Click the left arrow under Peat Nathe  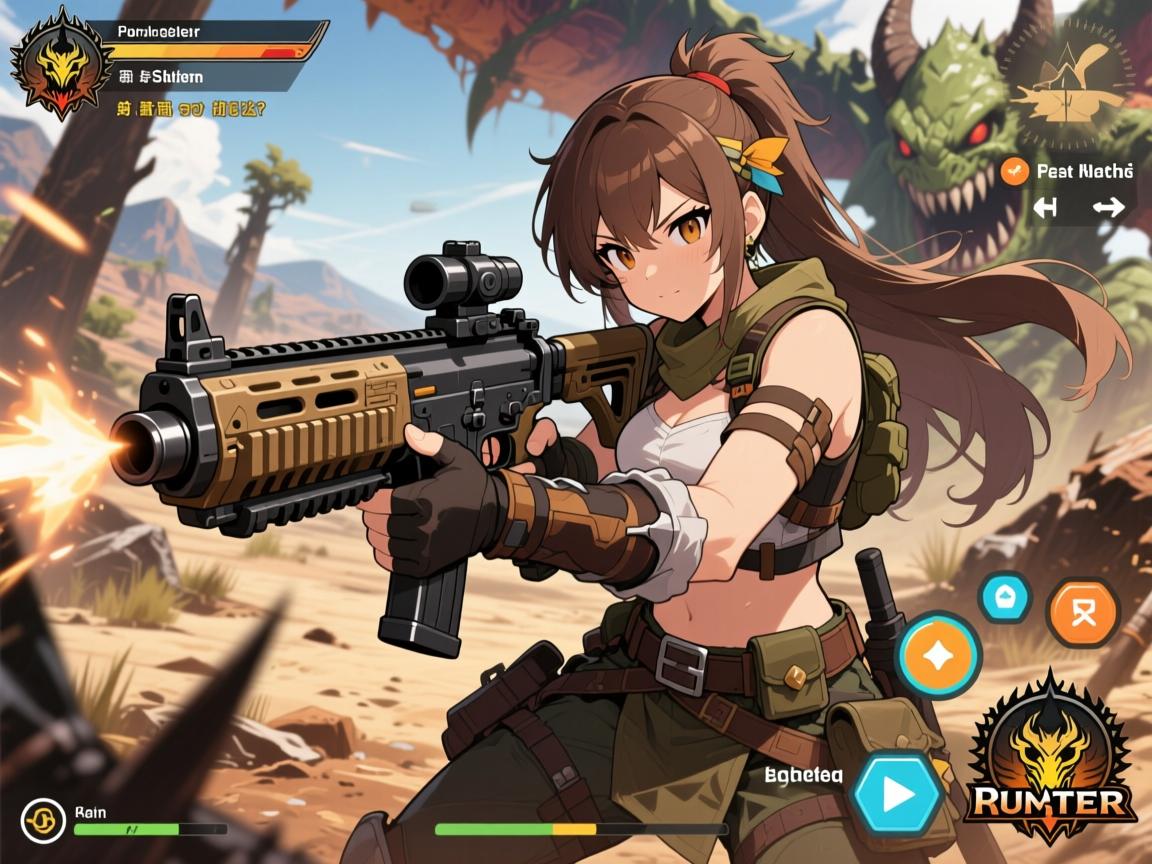(x=1045, y=208)
